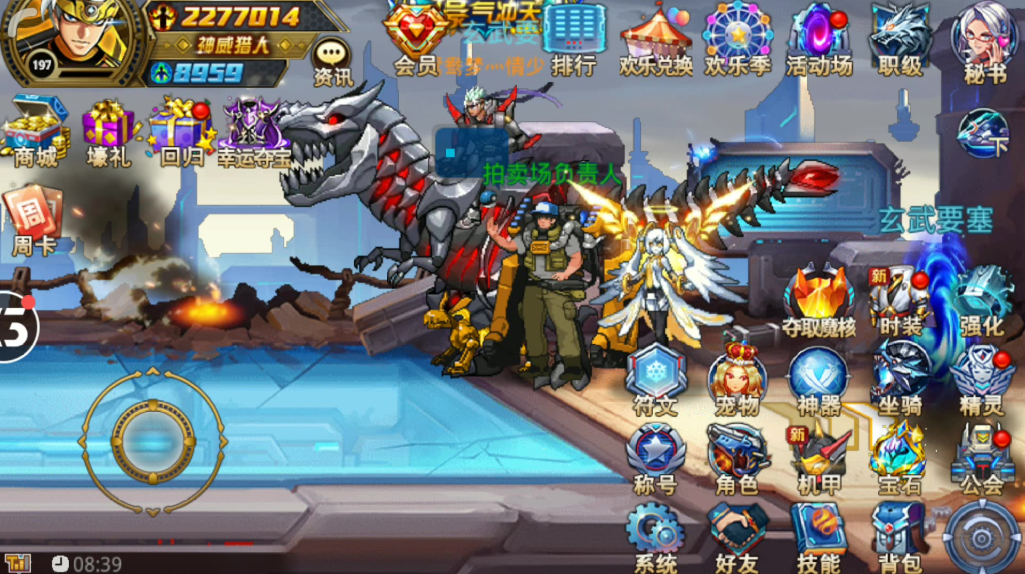Open the 排行 rankings panel
This screenshot has height=574, width=1025.
574,38
